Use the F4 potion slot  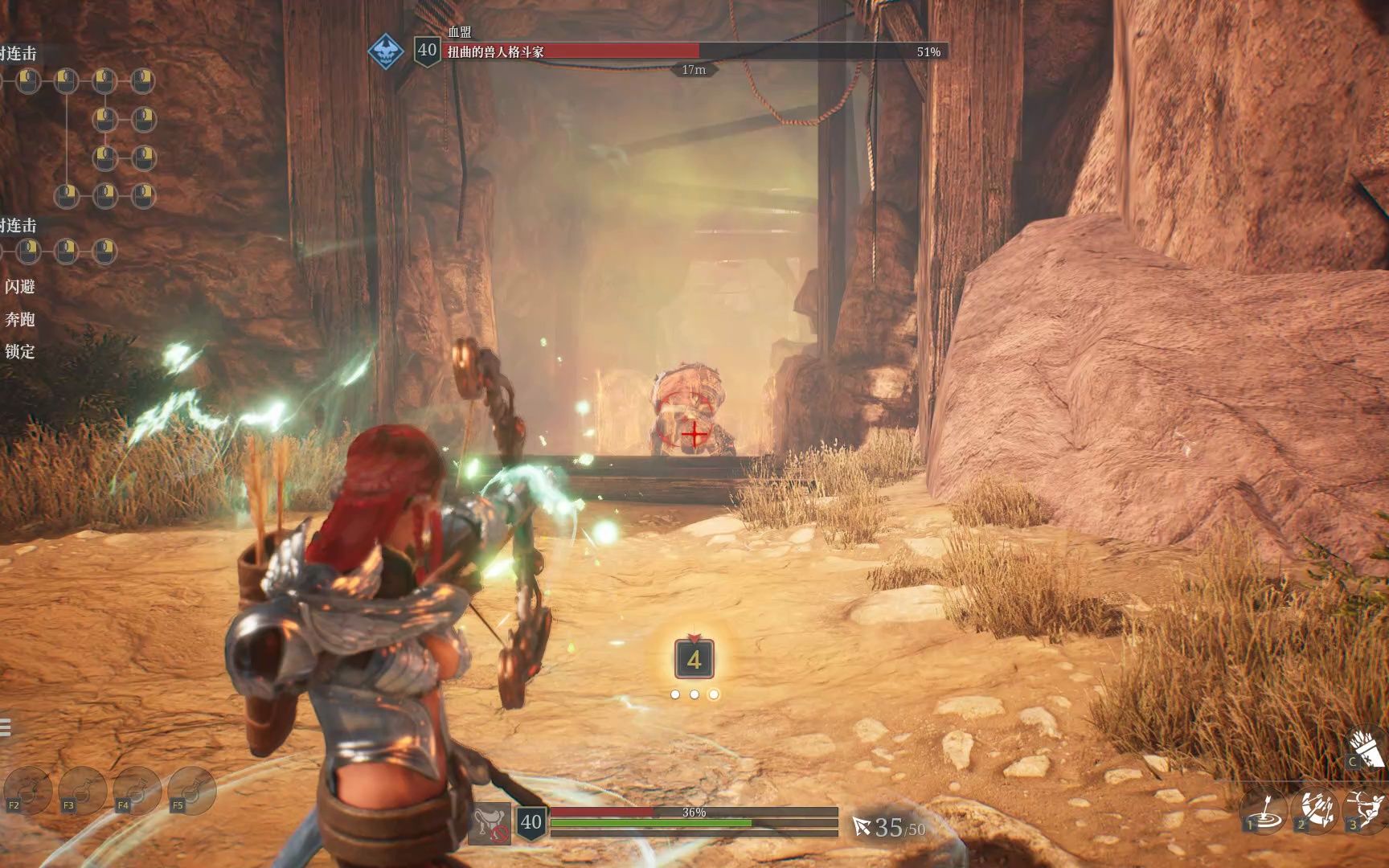click(137, 790)
